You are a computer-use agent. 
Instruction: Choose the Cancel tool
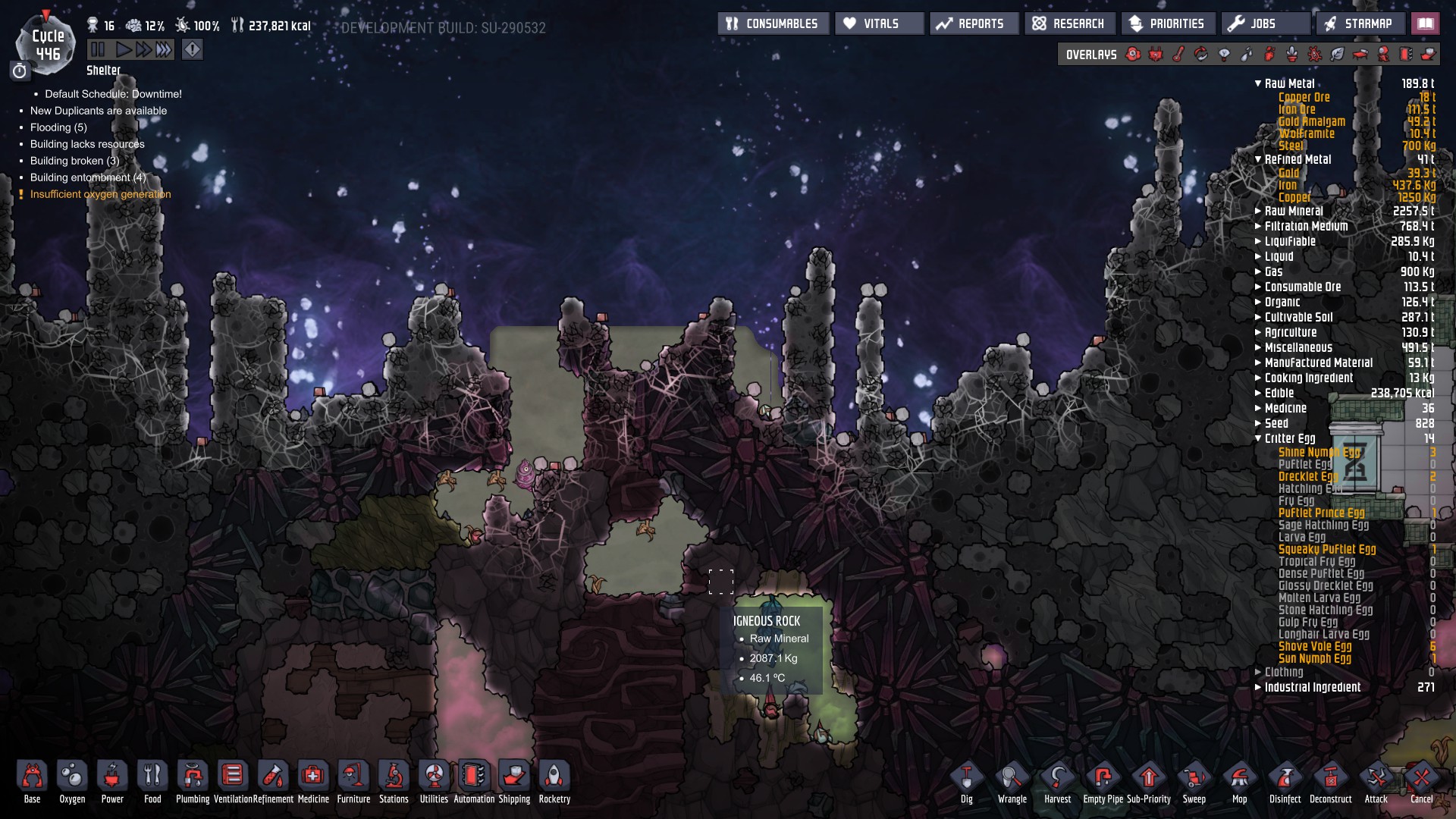coord(1421,781)
